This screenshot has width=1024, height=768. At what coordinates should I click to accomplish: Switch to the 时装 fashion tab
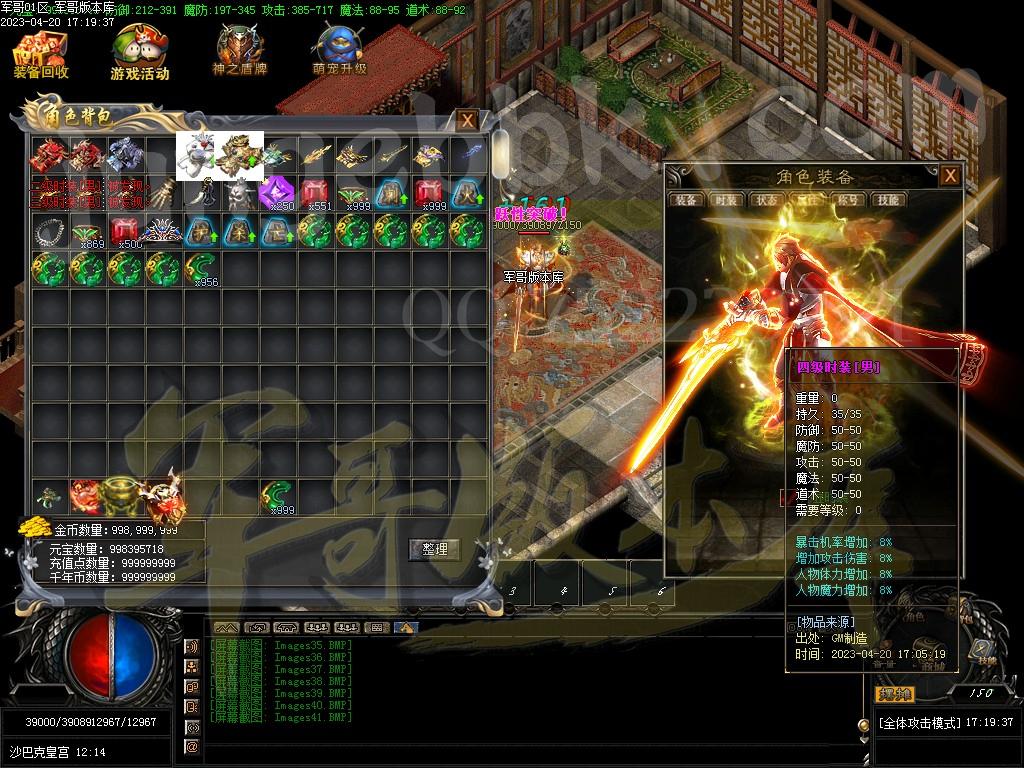(727, 199)
